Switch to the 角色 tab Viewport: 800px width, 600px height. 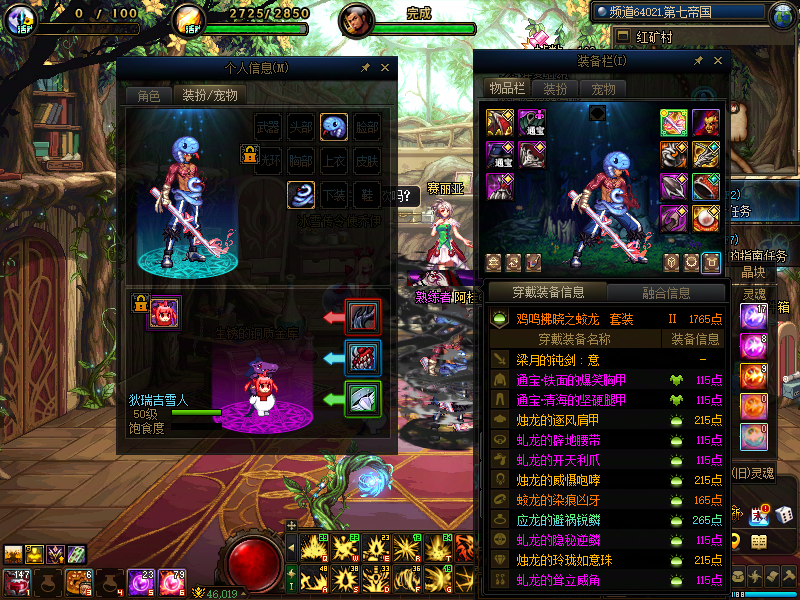tap(148, 96)
